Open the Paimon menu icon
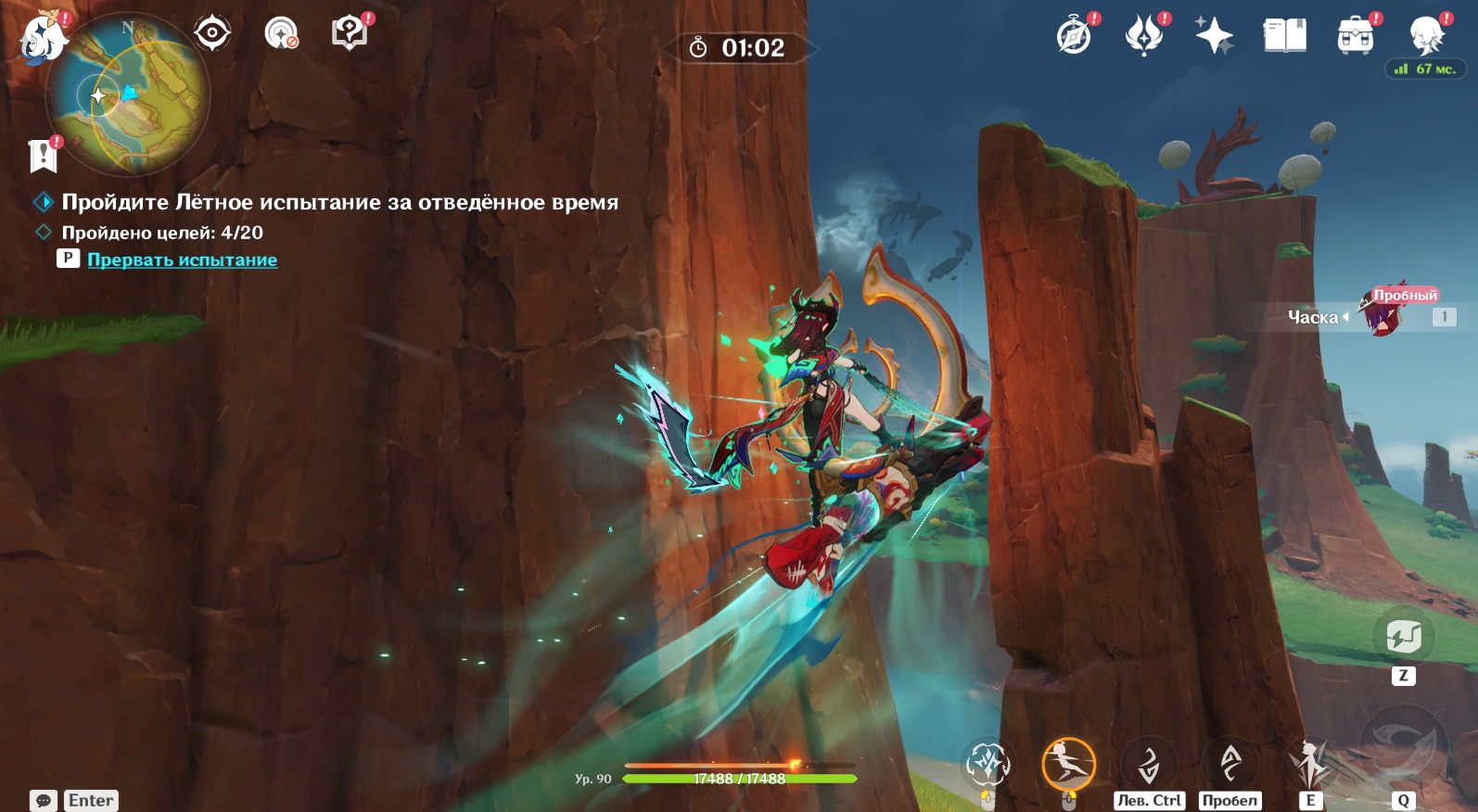 (43, 39)
